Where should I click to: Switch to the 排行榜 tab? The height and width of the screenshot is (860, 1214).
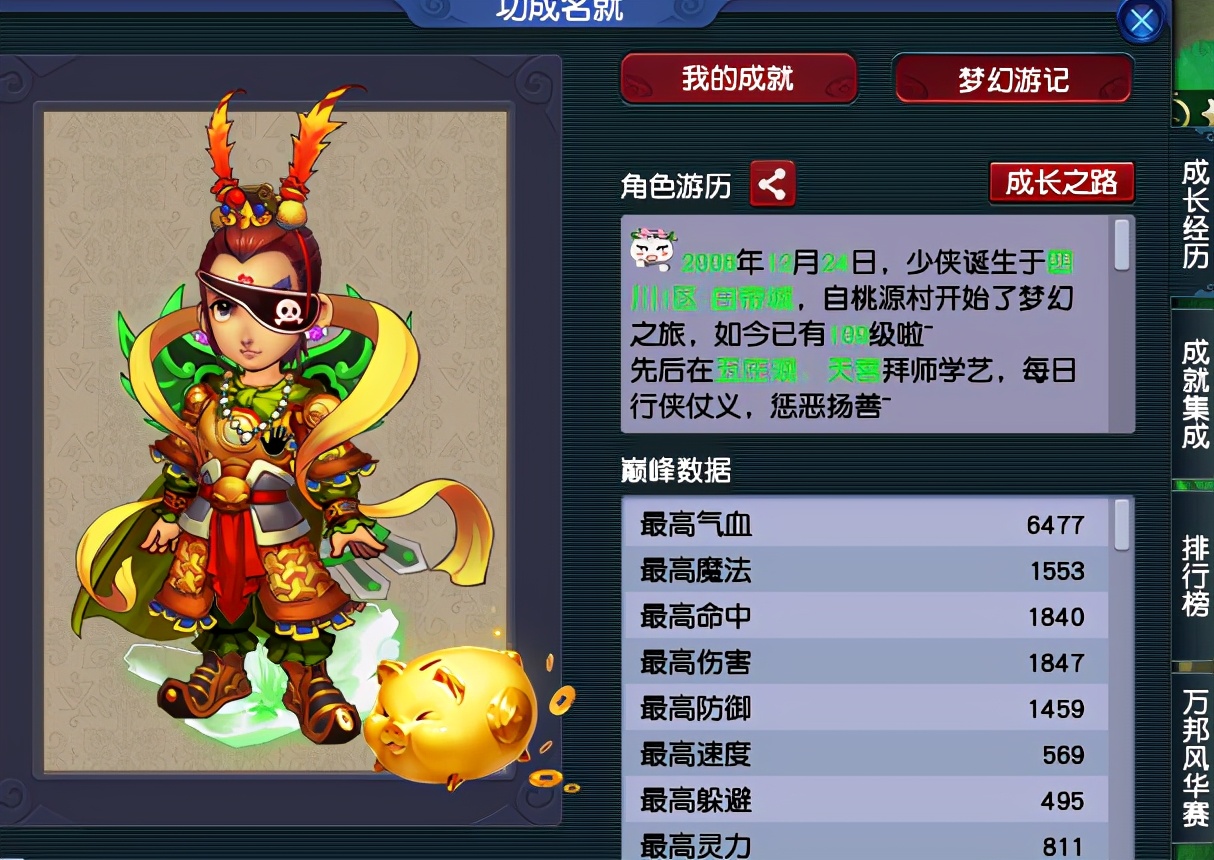point(1195,577)
